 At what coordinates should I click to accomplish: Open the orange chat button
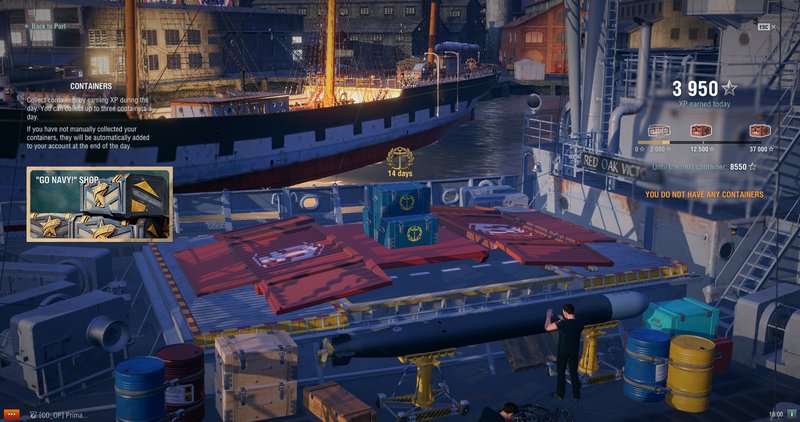click(11, 413)
